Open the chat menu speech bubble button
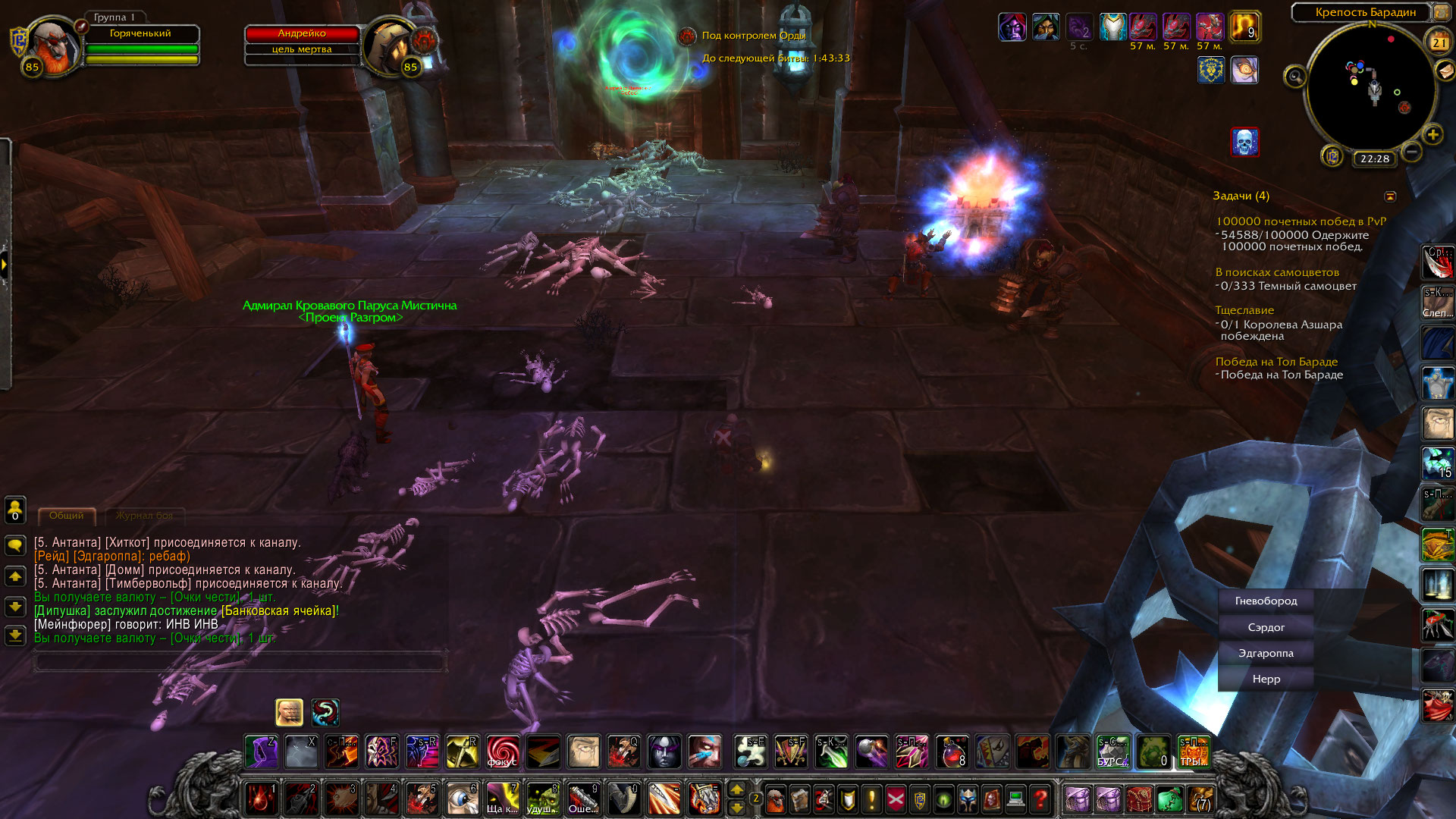Viewport: 1456px width, 819px height. point(15,545)
